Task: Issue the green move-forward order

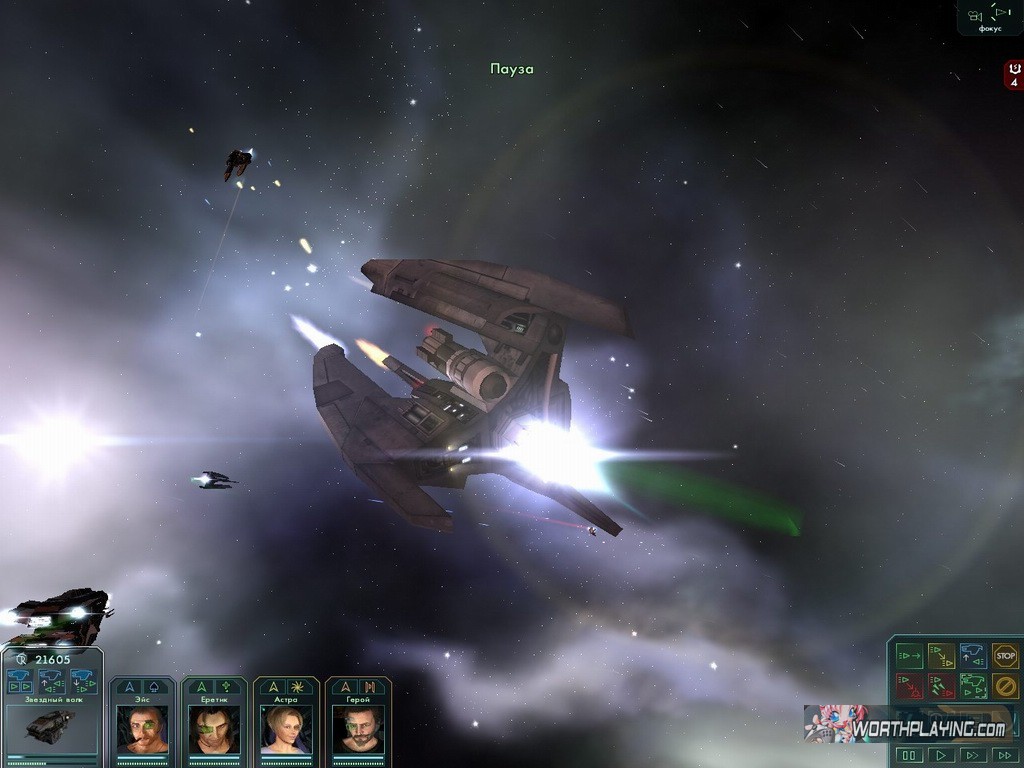Action: point(909,656)
